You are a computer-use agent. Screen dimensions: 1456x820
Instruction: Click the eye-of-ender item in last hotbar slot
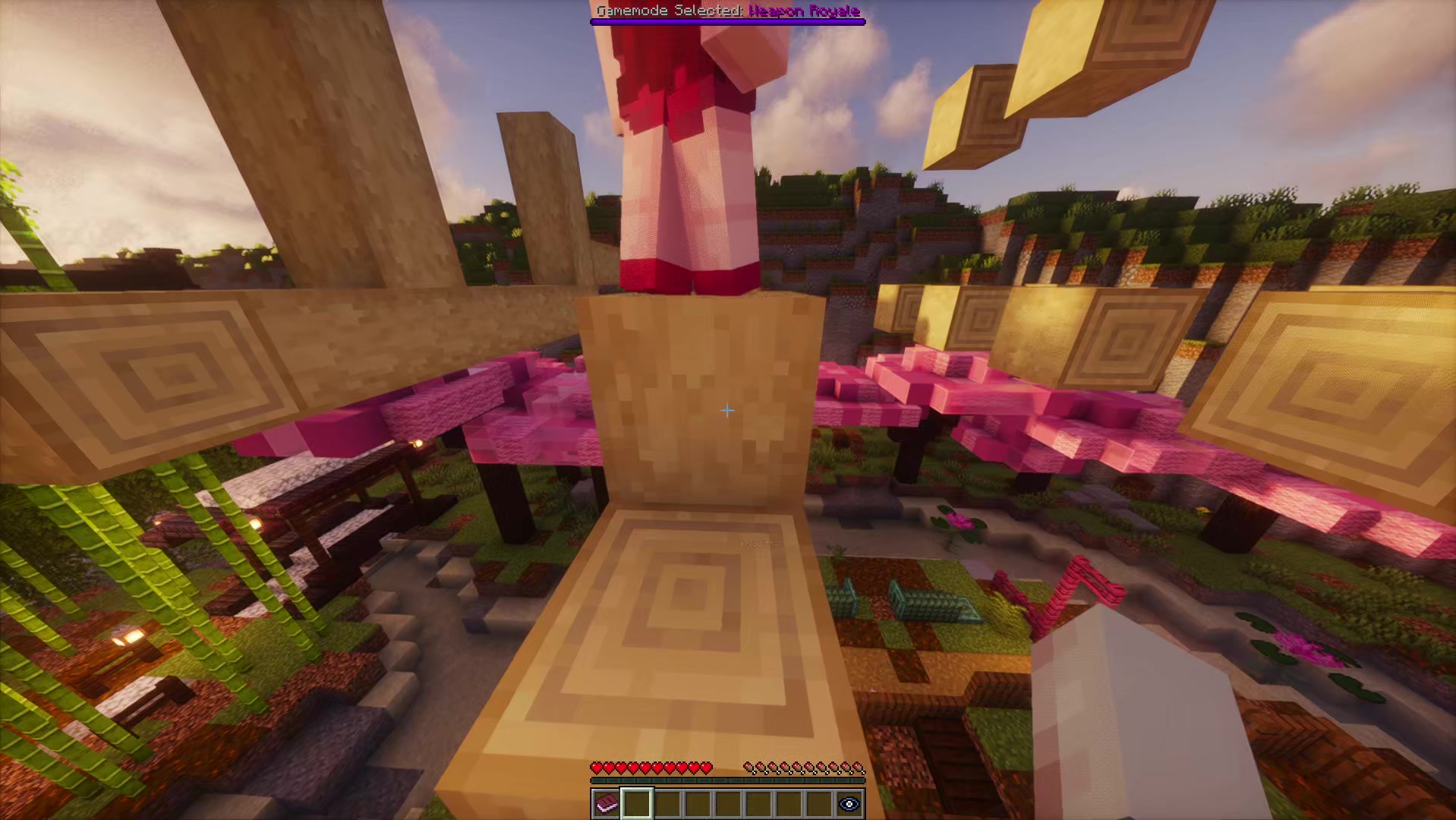coord(848,803)
